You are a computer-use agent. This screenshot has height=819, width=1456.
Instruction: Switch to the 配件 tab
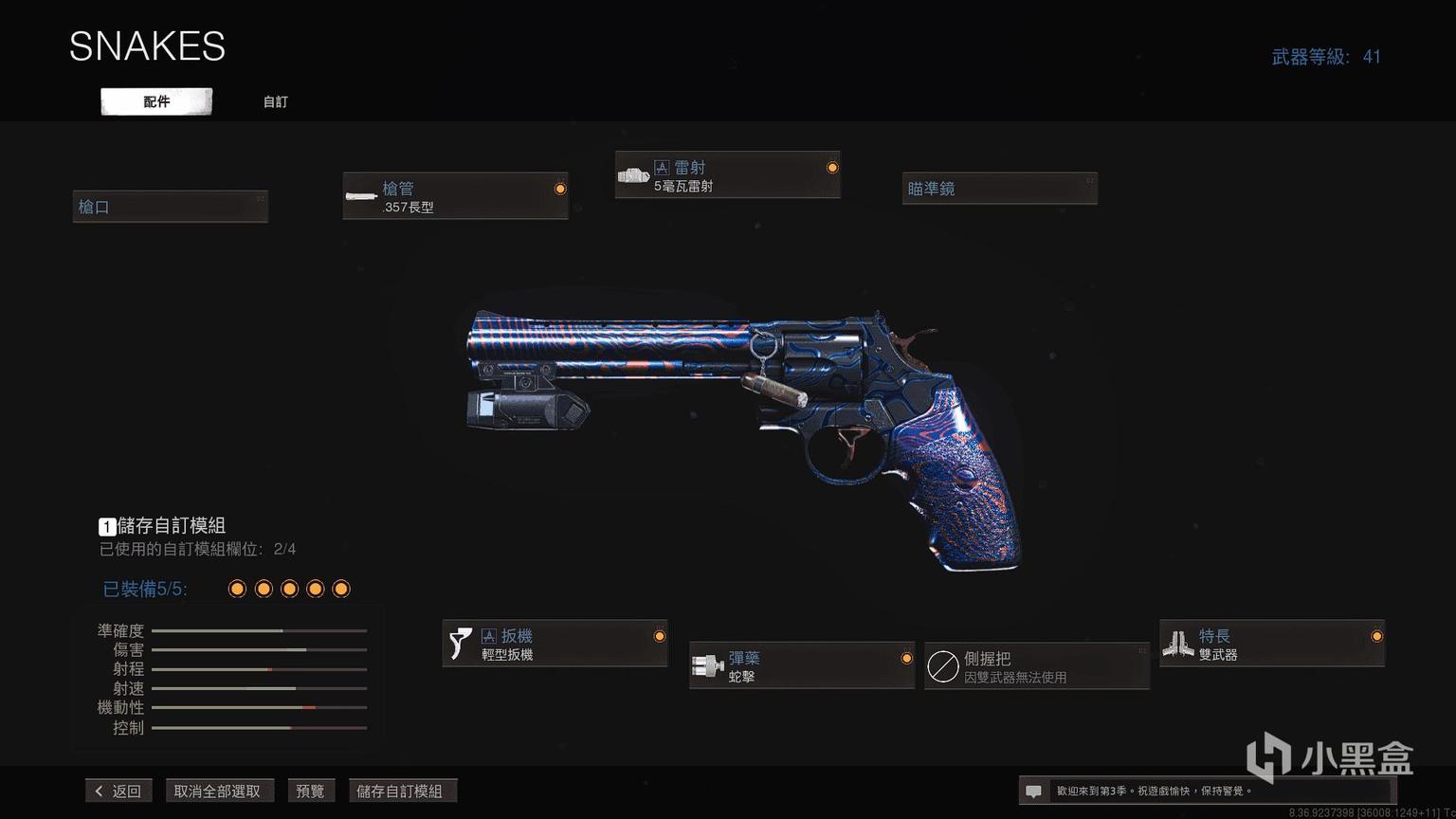click(x=156, y=101)
